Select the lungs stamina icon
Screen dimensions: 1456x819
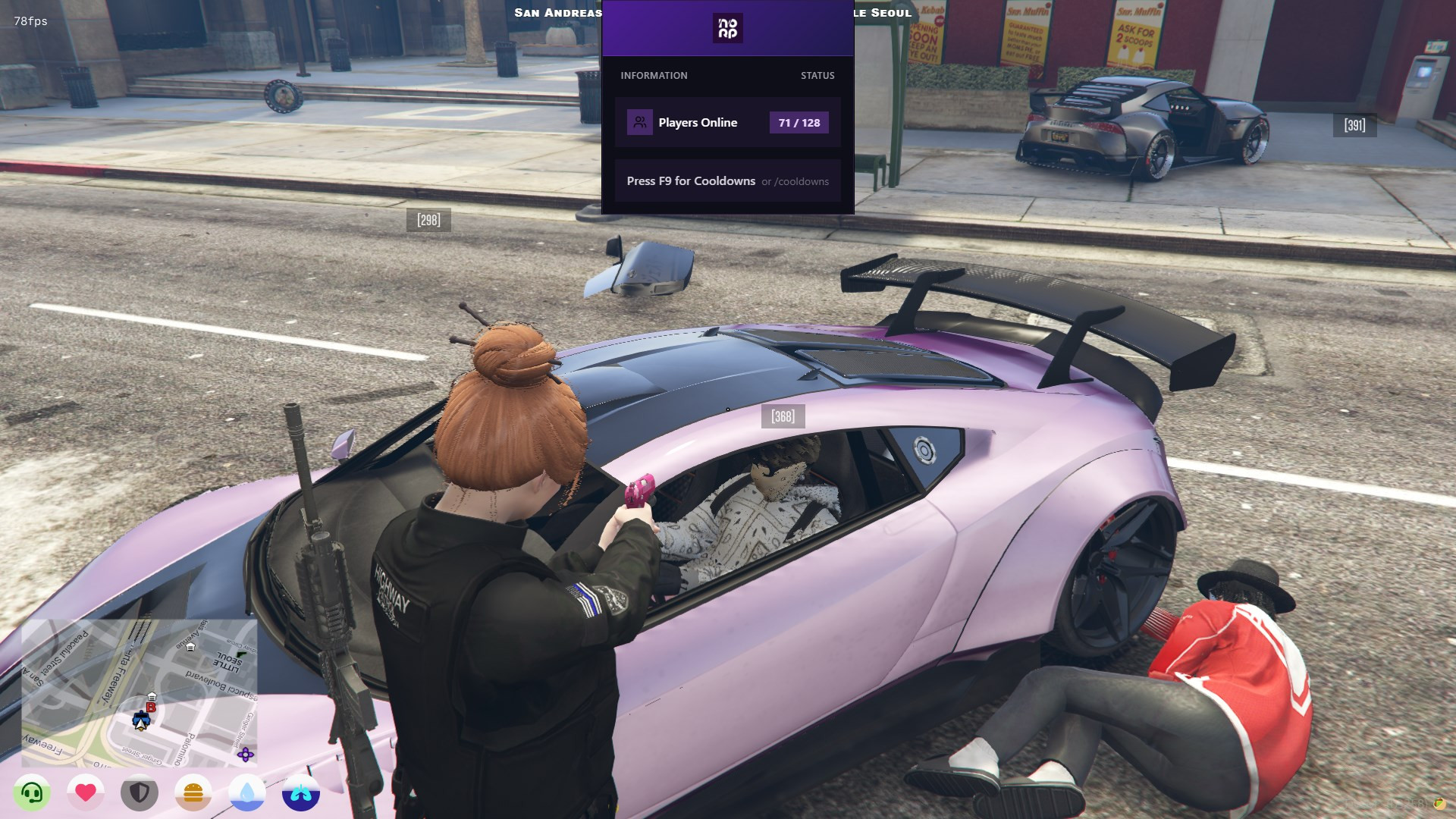point(301,793)
